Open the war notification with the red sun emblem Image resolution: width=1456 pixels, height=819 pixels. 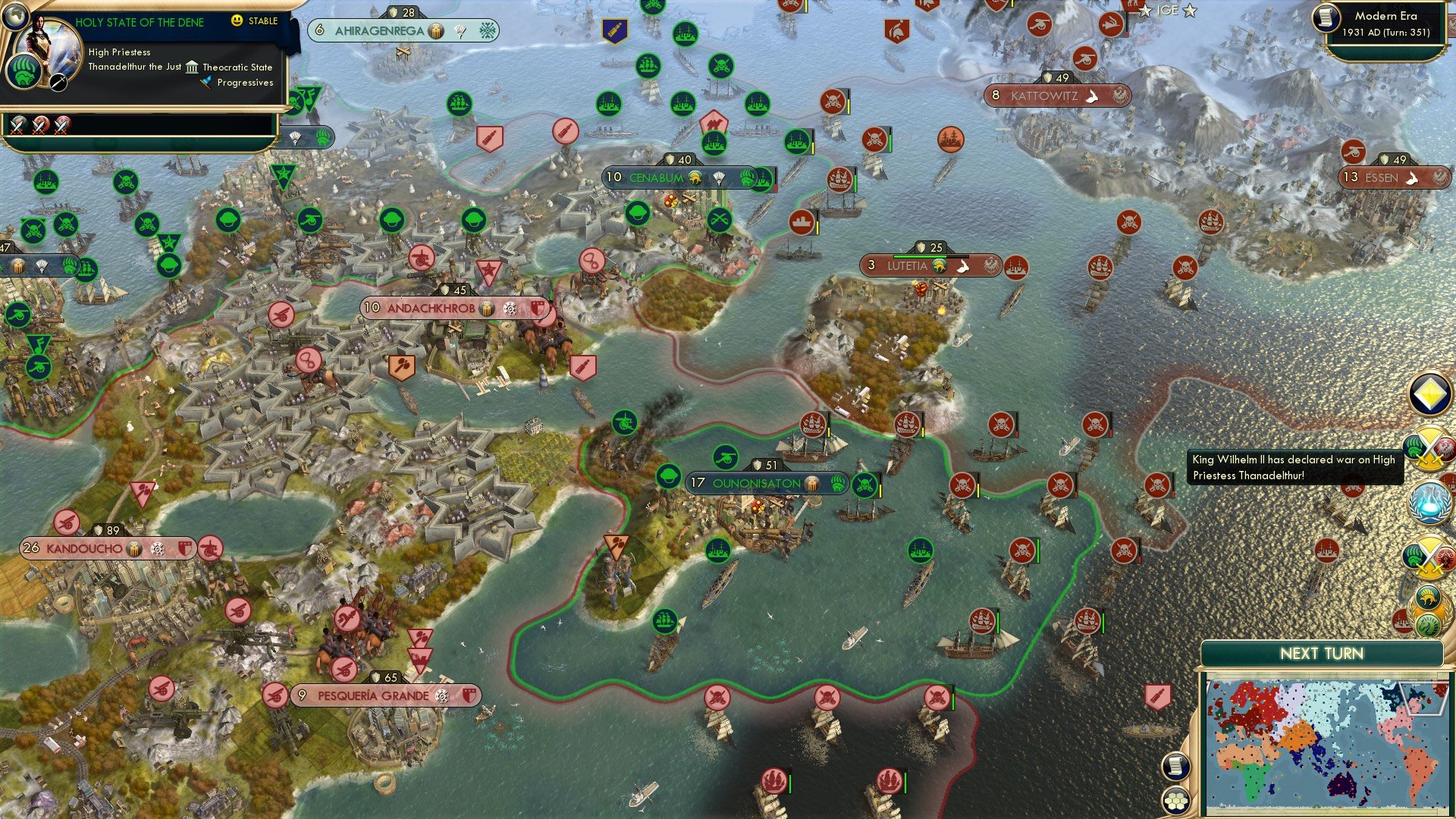pyautogui.click(x=1427, y=555)
